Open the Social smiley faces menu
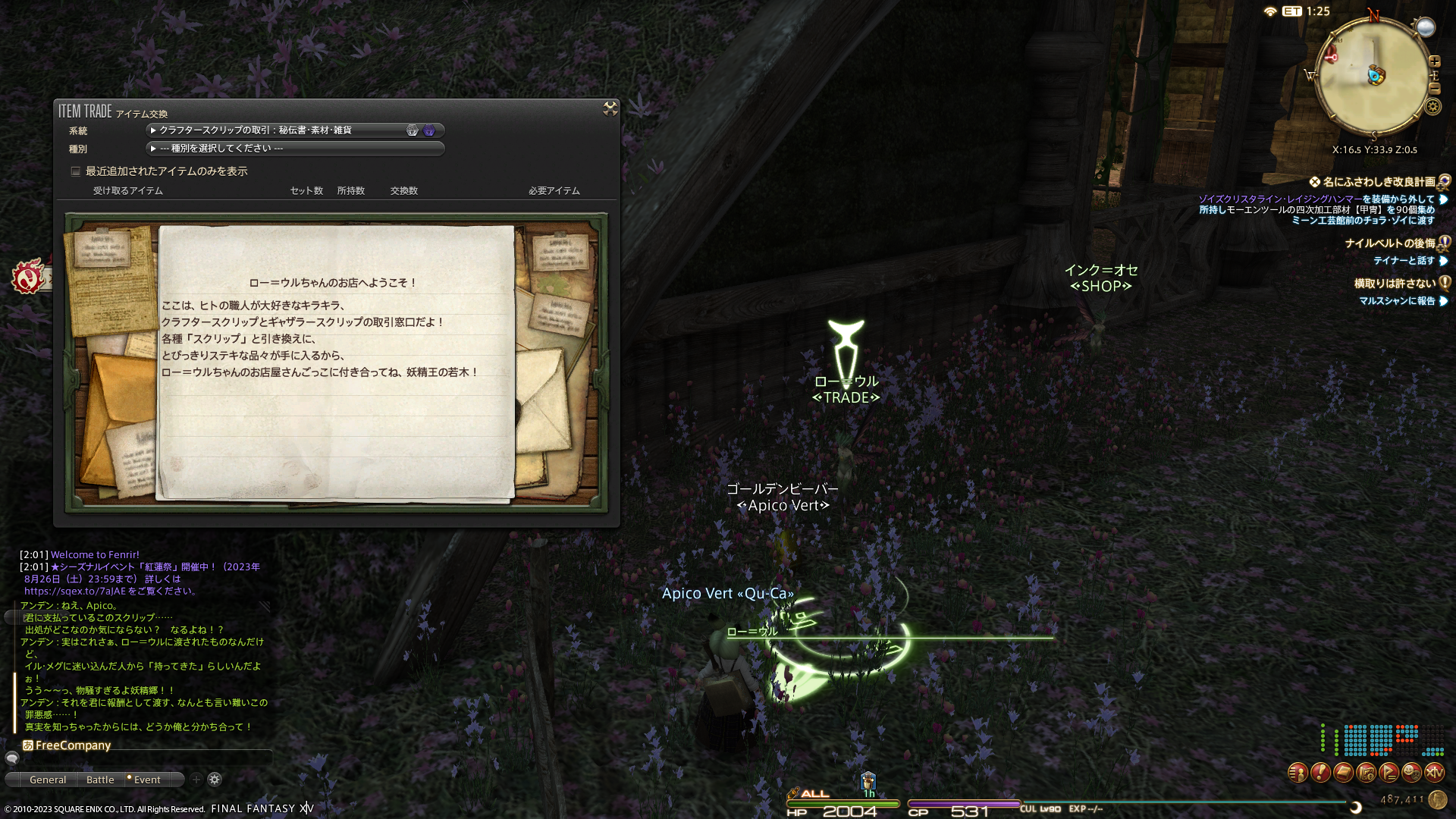The image size is (1456, 819). (x=1411, y=773)
